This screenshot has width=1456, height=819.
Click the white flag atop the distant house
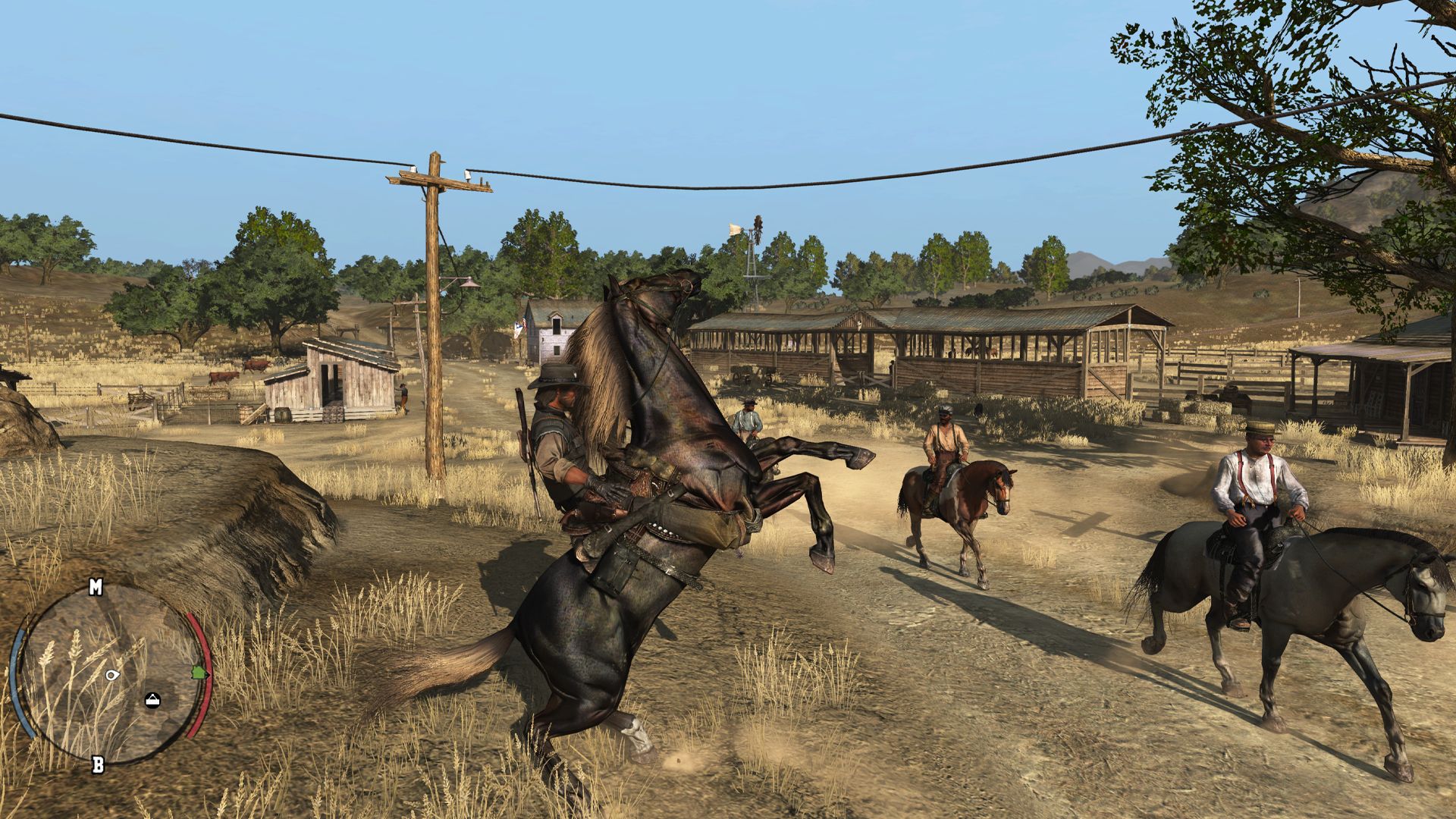click(x=518, y=327)
